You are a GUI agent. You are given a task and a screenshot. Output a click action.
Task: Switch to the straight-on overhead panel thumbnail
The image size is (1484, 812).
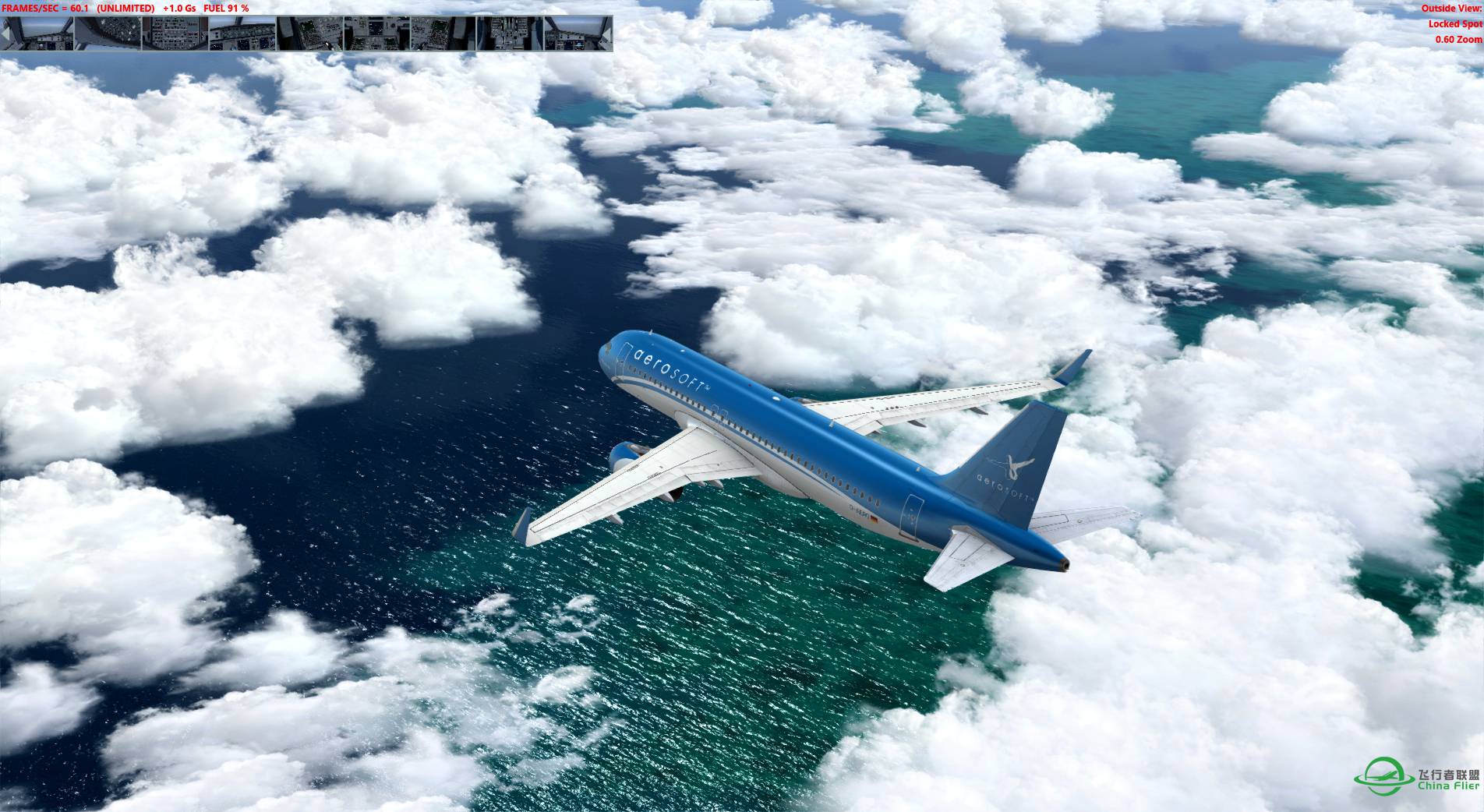coord(175,34)
